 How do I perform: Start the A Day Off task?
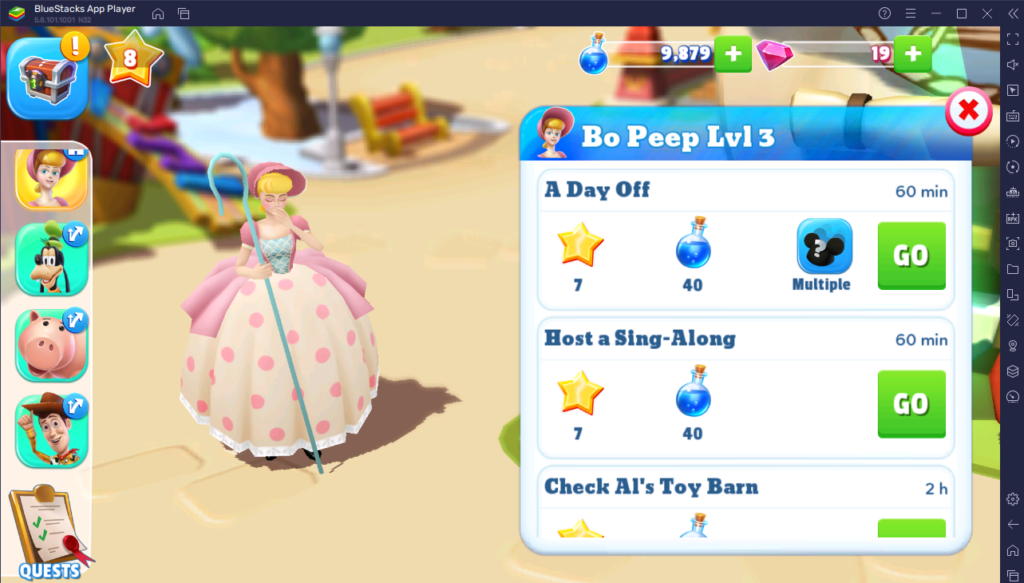(x=911, y=255)
